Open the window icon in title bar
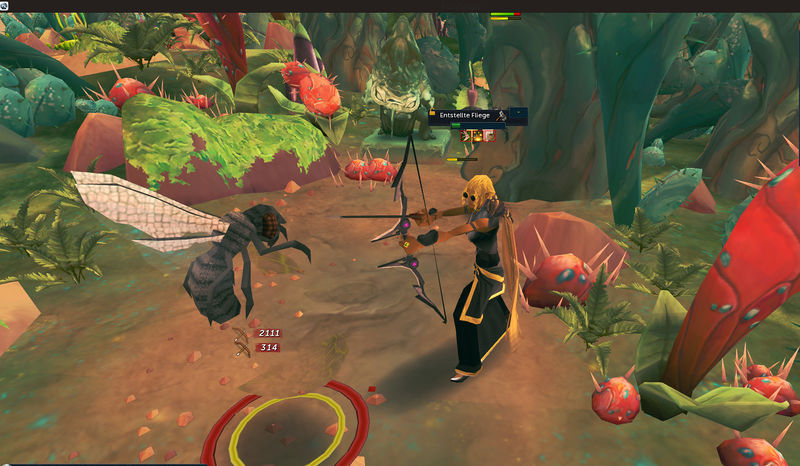800x466 pixels. click(5, 5)
